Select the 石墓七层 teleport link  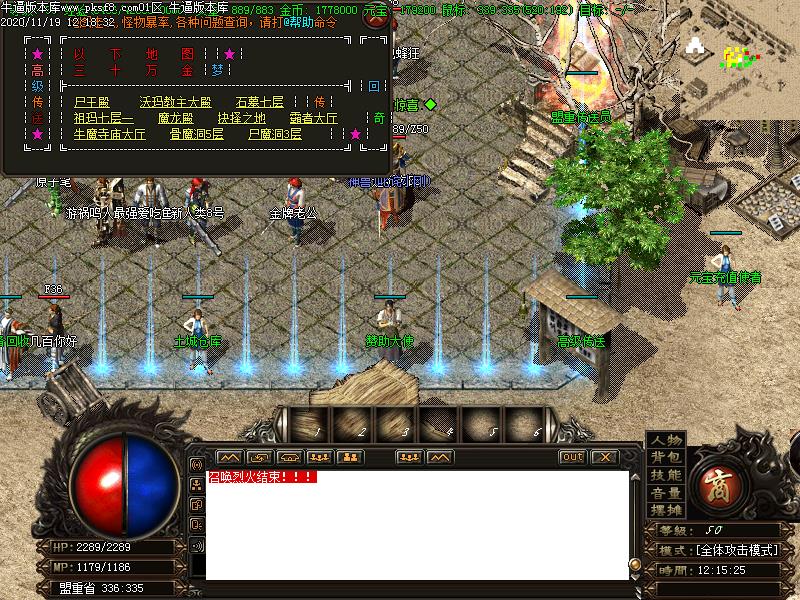click(x=260, y=102)
